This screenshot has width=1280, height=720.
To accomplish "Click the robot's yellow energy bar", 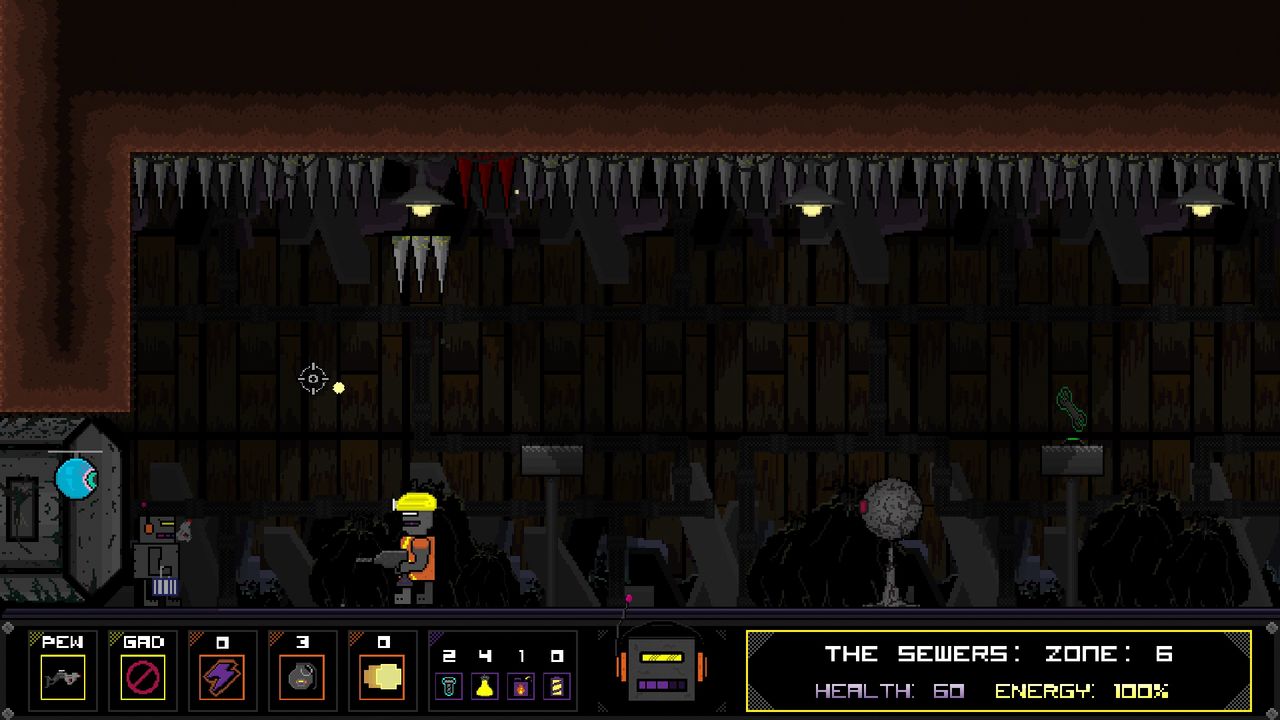I will pos(661,657).
